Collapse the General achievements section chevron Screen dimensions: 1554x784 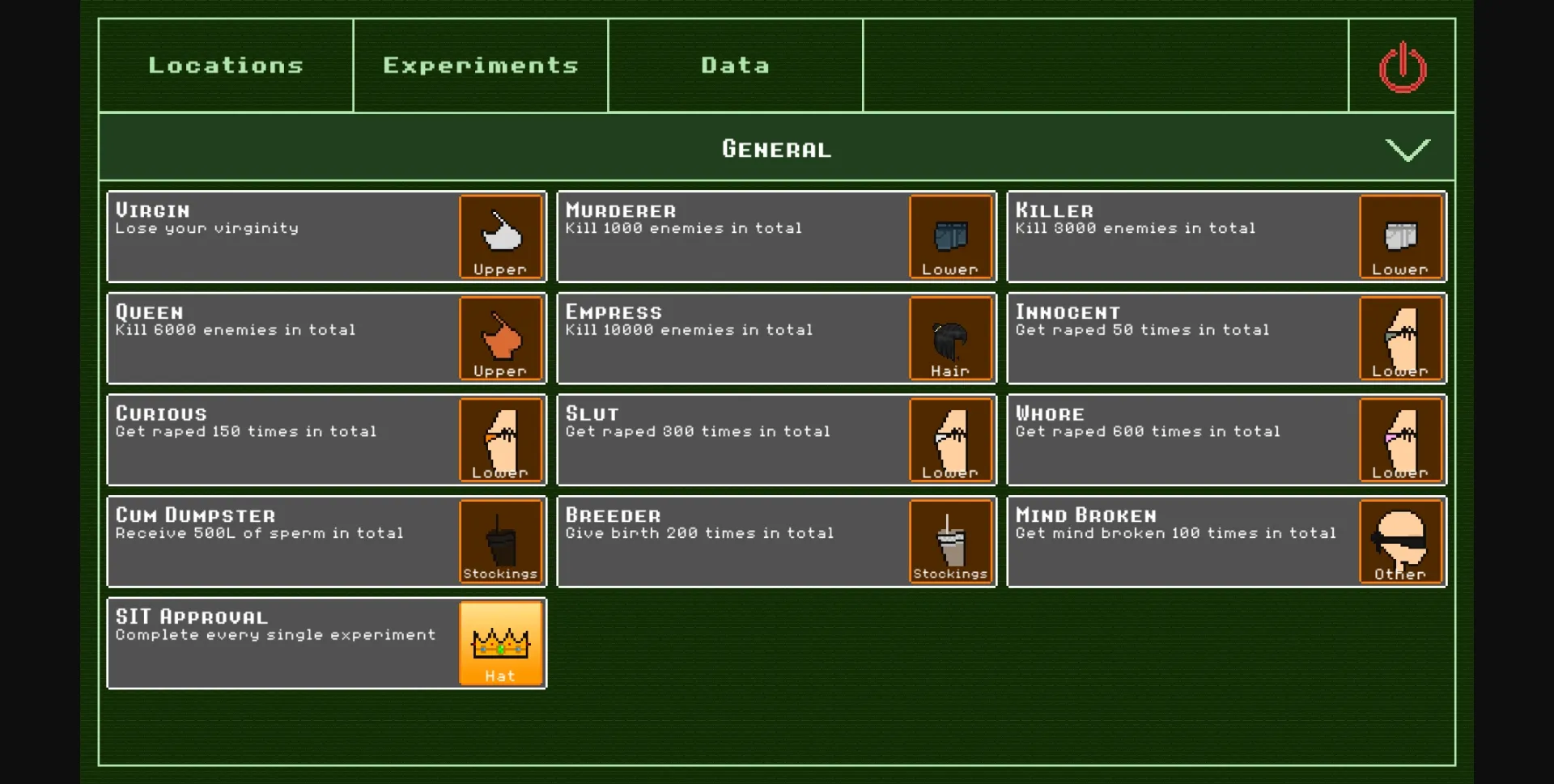pos(1408,148)
